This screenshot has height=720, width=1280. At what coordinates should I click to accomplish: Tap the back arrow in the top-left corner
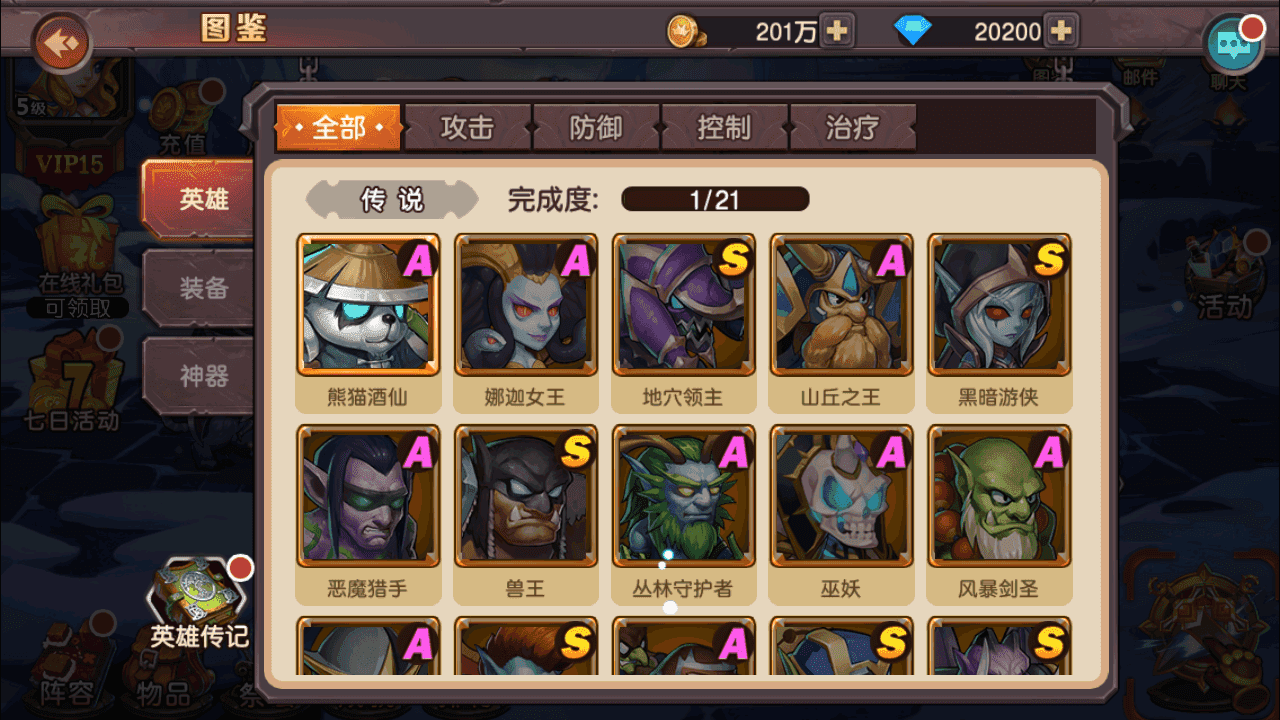(62, 42)
